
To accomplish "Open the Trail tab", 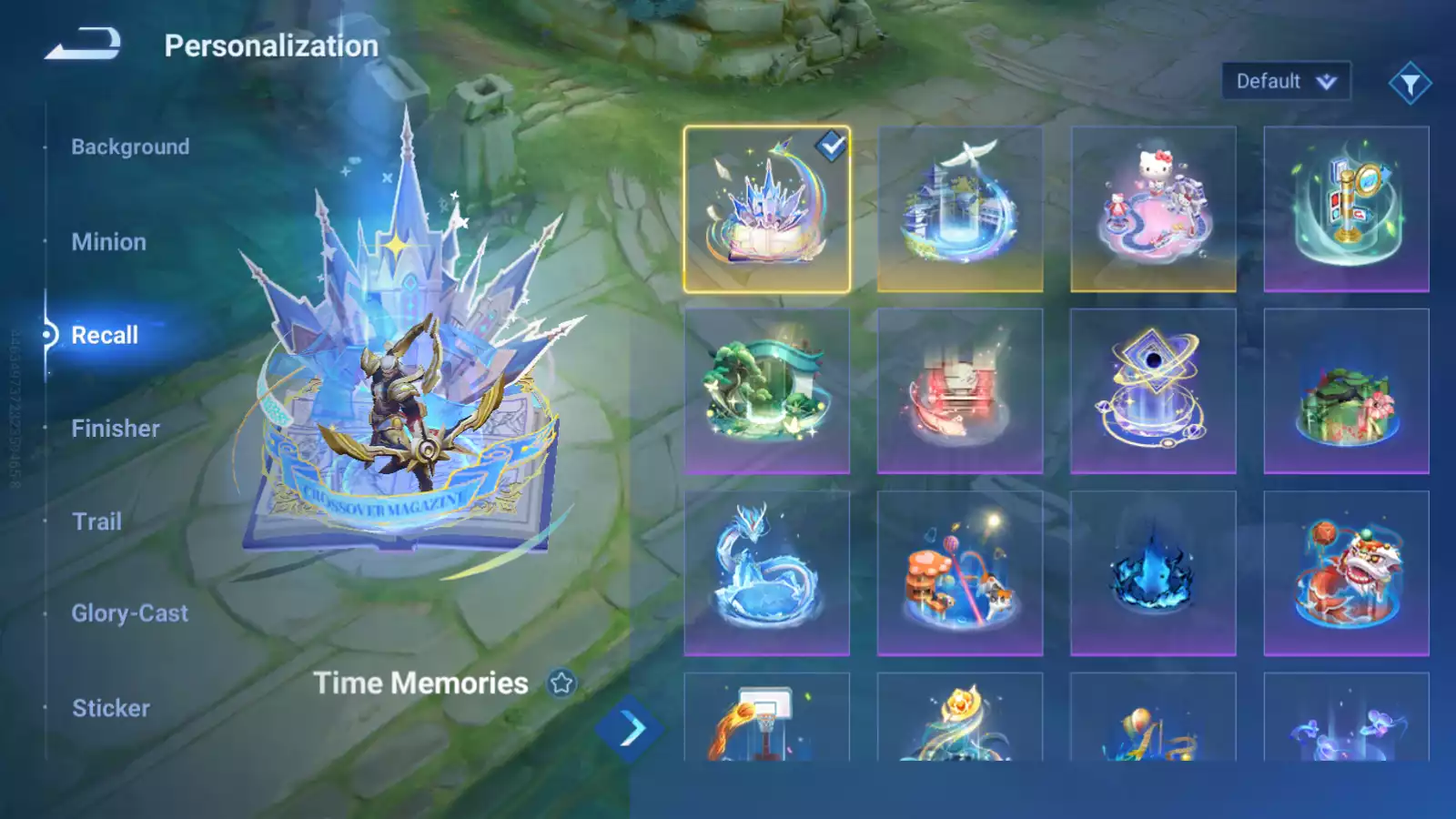I will tap(96, 521).
